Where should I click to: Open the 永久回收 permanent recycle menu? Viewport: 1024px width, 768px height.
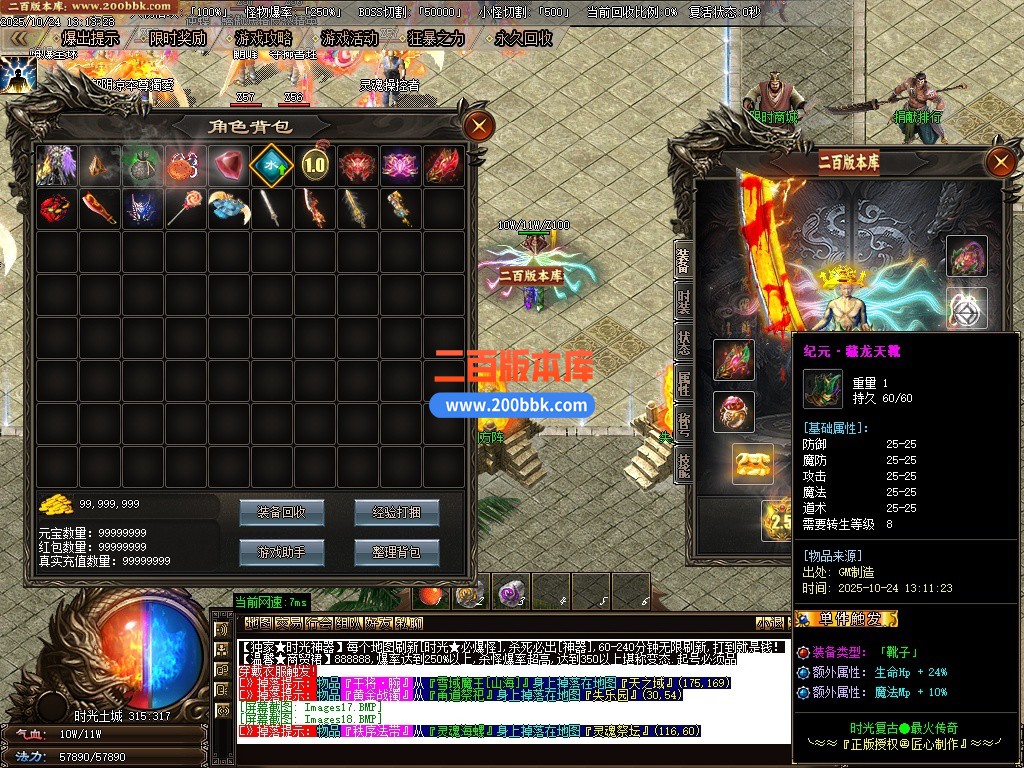point(522,38)
